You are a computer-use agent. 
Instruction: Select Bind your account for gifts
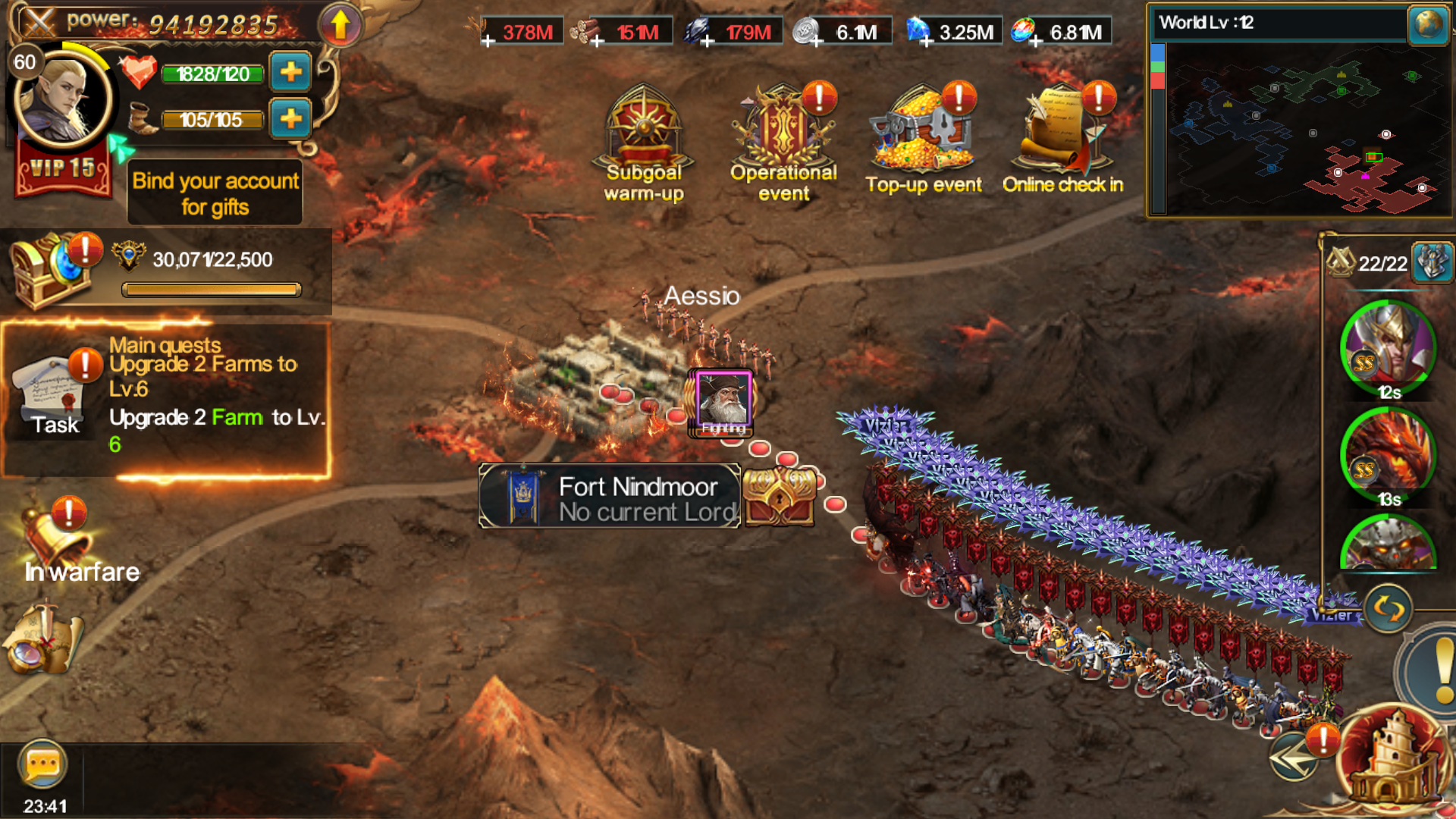click(x=215, y=193)
